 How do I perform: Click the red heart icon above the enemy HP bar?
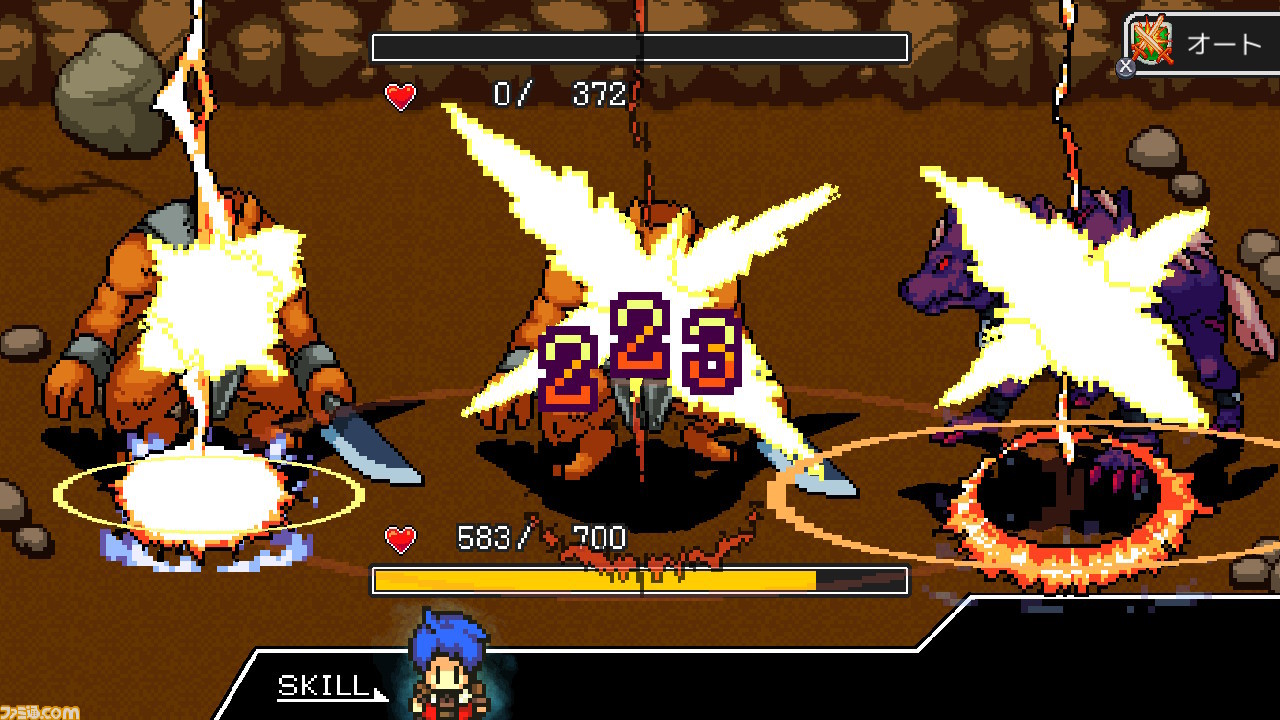(x=400, y=97)
